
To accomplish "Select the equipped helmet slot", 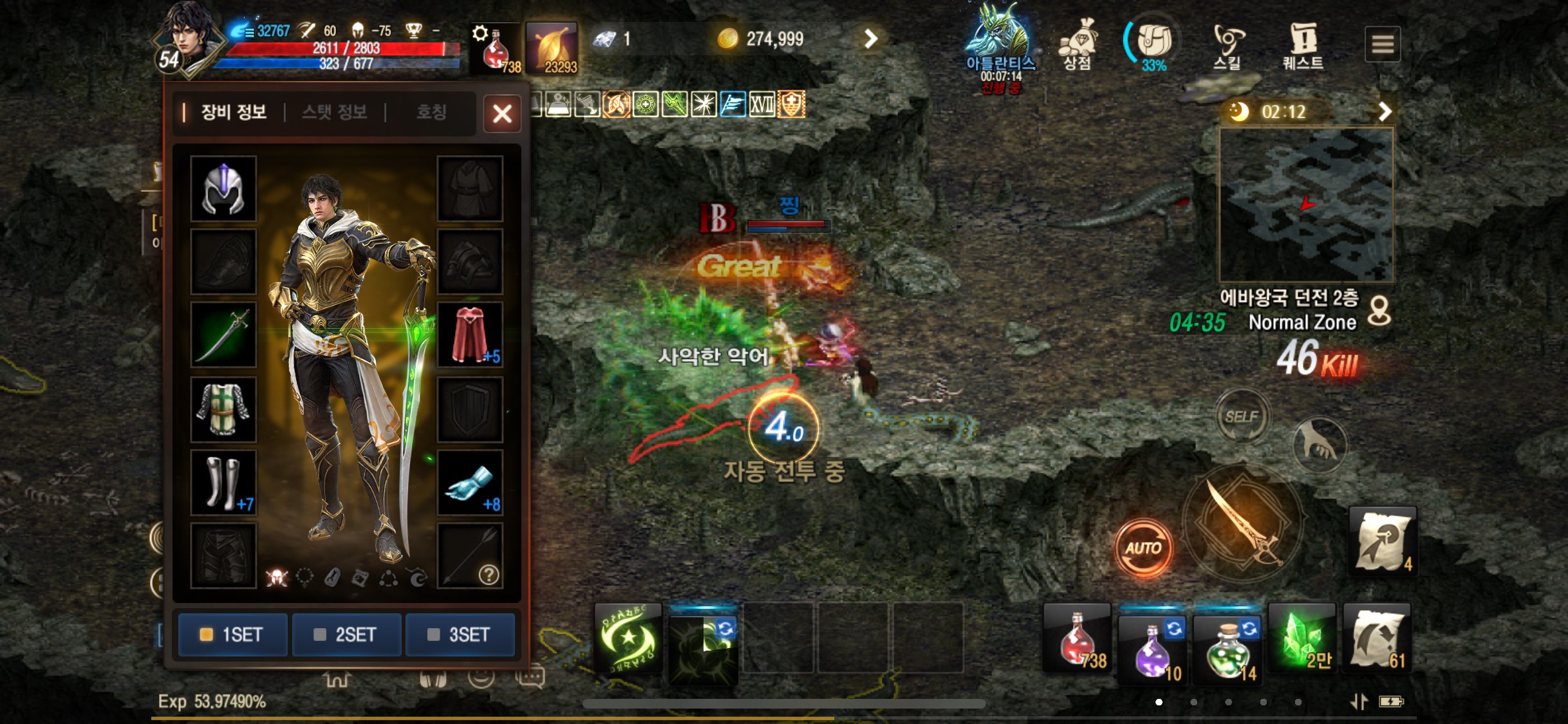I will 223,189.
